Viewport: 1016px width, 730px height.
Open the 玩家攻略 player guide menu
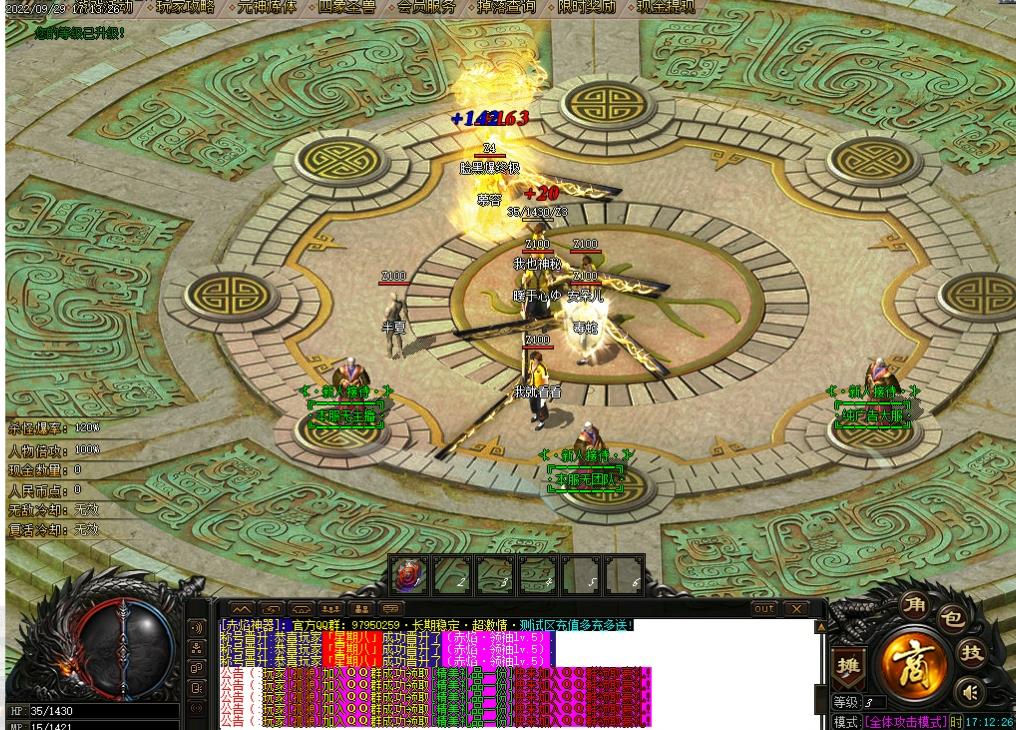[x=185, y=7]
